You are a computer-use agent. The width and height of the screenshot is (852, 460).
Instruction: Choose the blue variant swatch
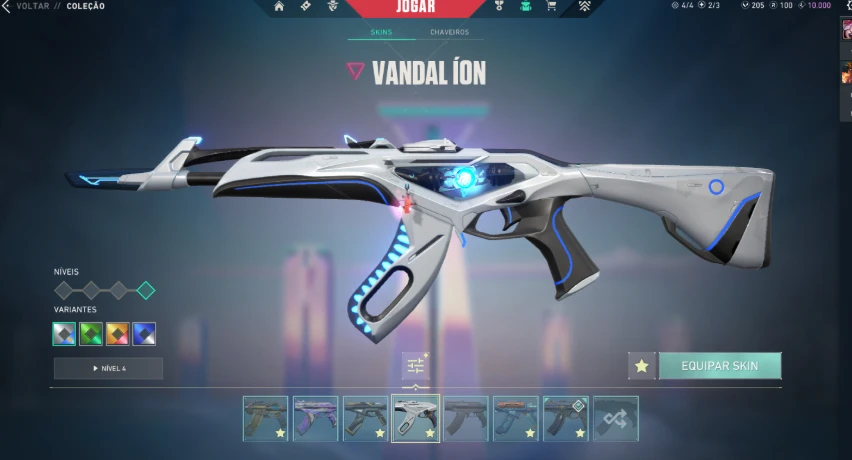coord(144,334)
